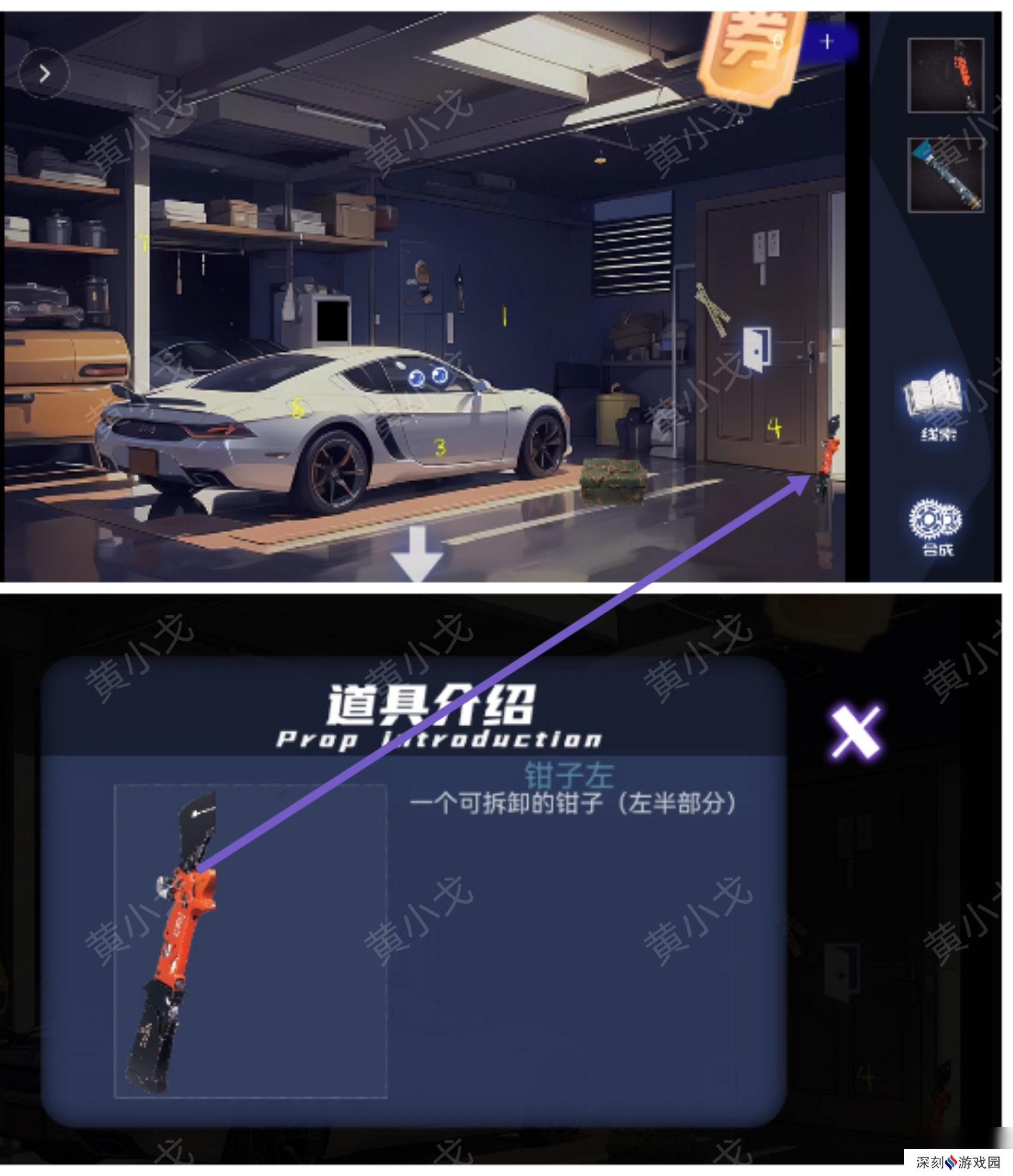This screenshot has height=1176, width=1013.
Task: Tap yellow hotspot marker 4 near the door
Action: click(x=774, y=427)
